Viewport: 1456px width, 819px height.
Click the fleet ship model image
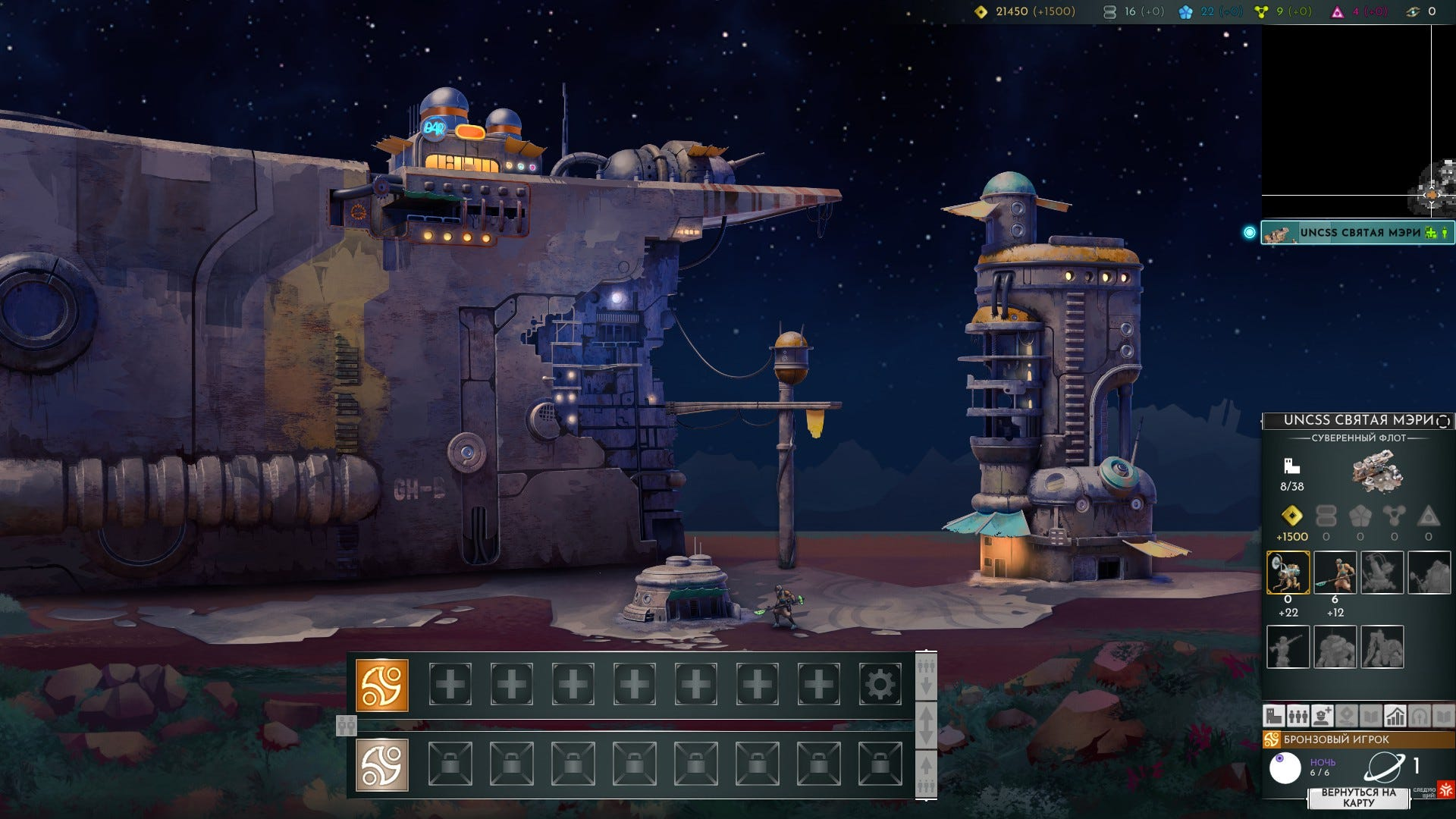click(x=1378, y=472)
